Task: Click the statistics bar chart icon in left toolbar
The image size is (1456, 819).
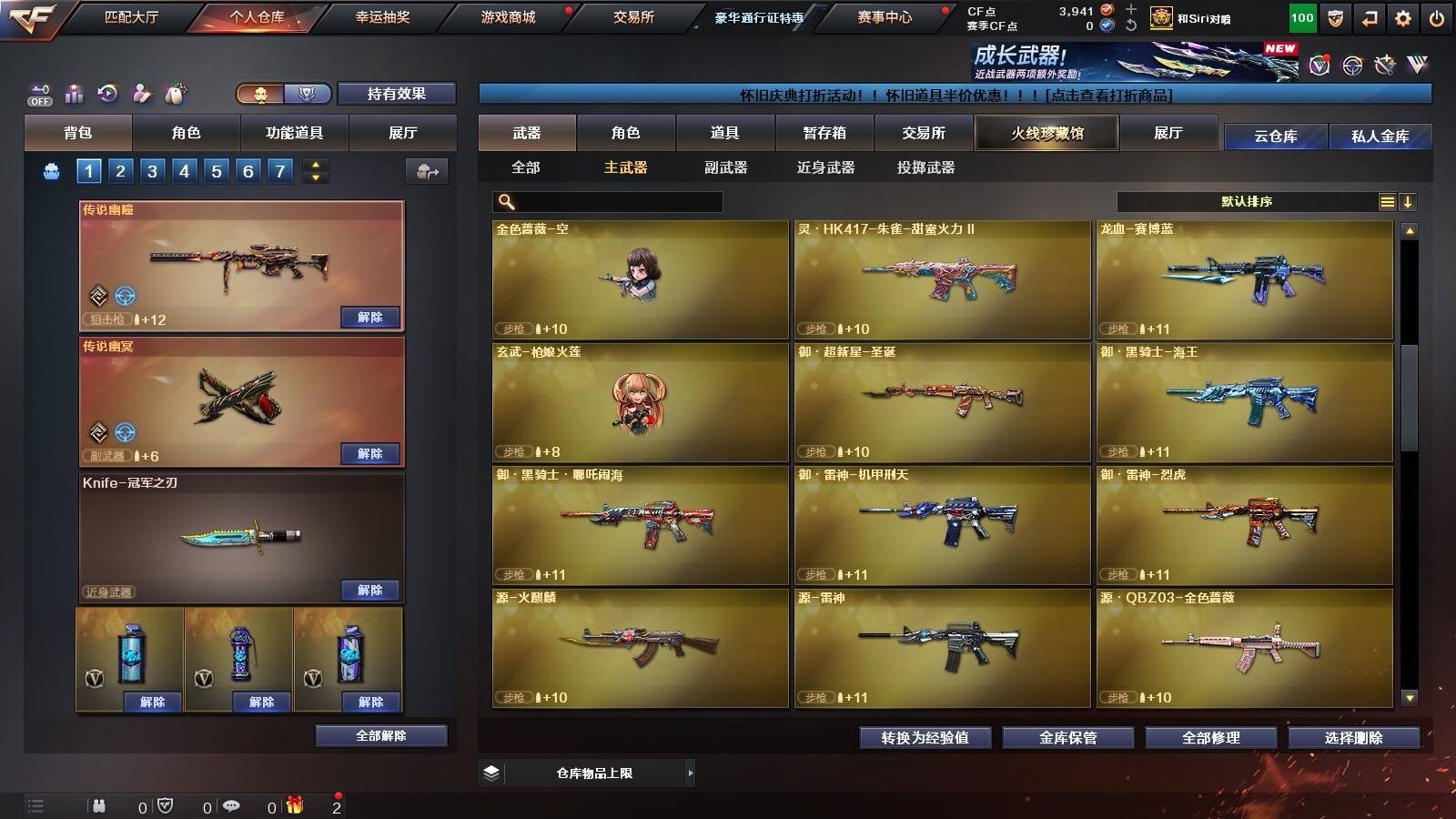Action: click(x=73, y=92)
